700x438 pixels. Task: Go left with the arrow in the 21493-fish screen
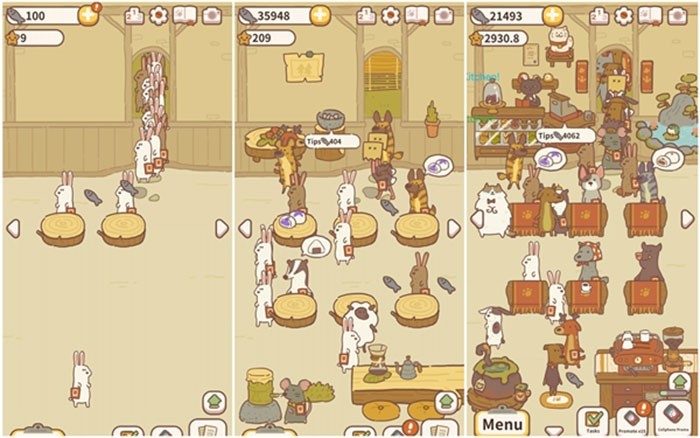click(475, 219)
